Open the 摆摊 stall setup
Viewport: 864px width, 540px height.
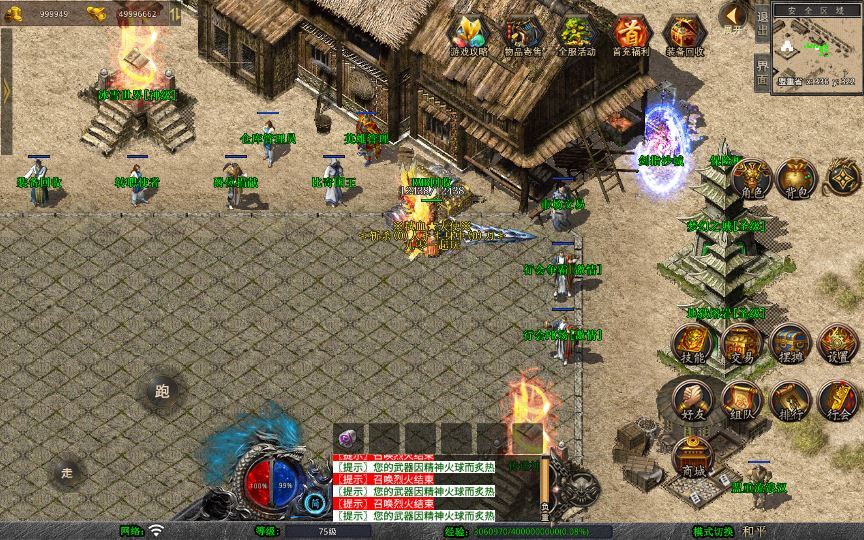[790, 343]
